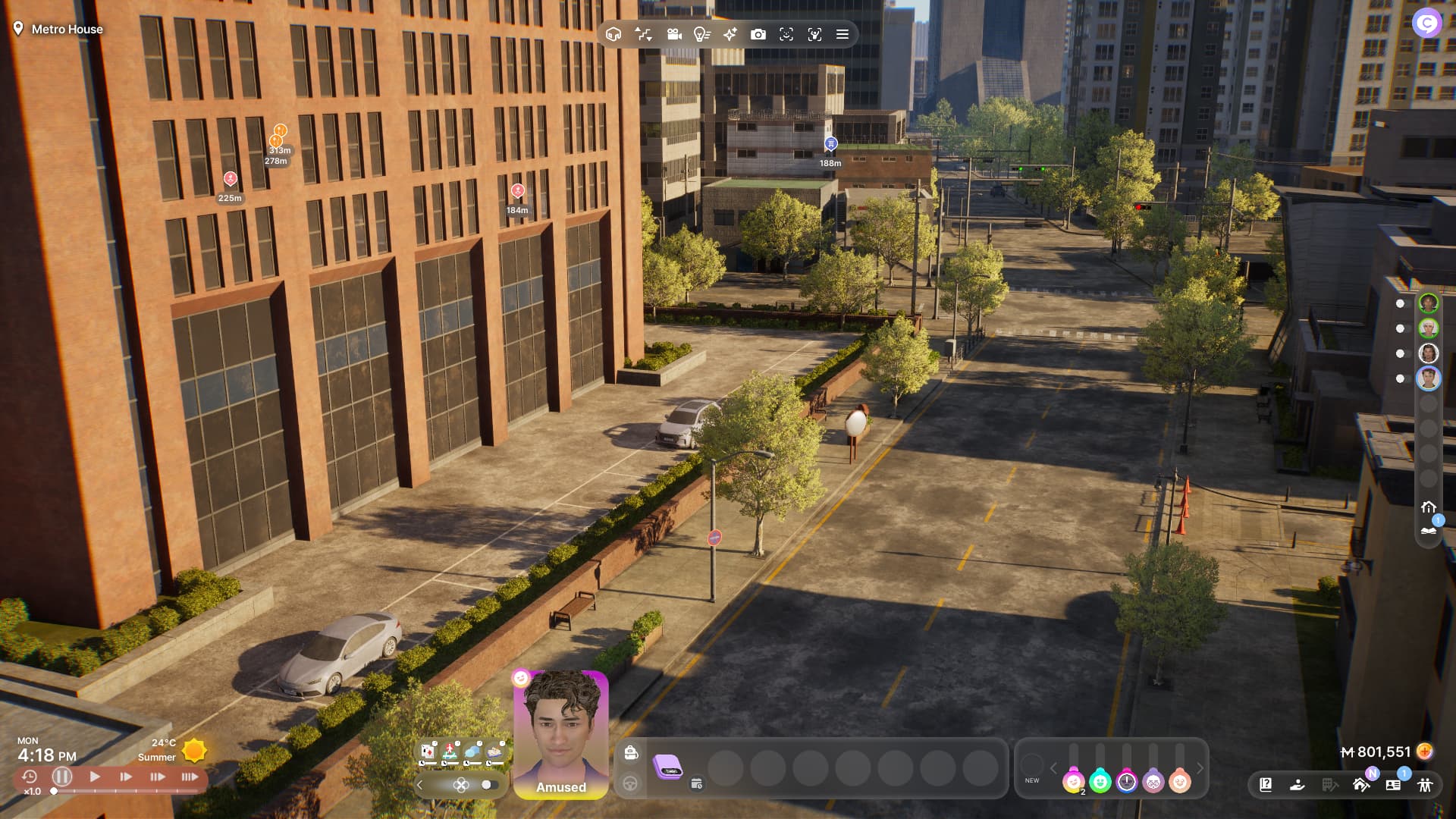Open the ID card profile icon

[x=1393, y=785]
